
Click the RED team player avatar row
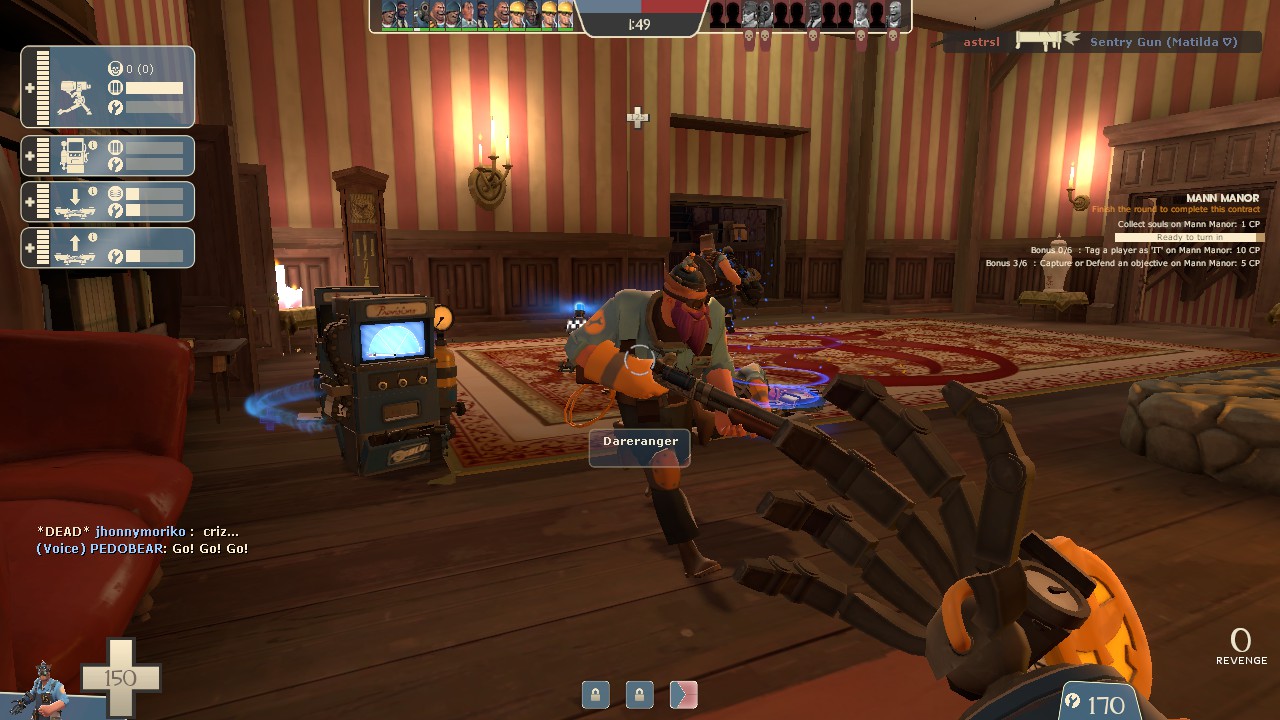(806, 15)
